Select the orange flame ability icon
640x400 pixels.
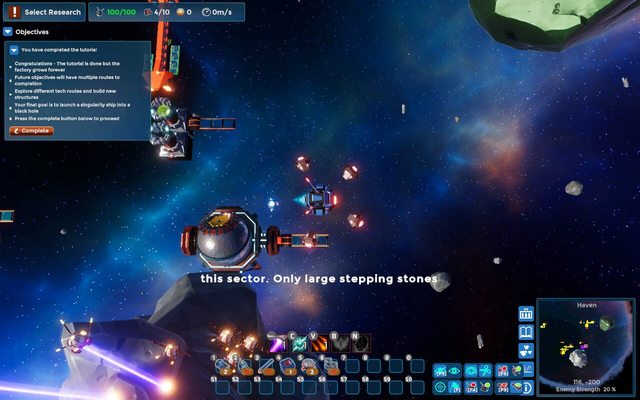coord(320,344)
